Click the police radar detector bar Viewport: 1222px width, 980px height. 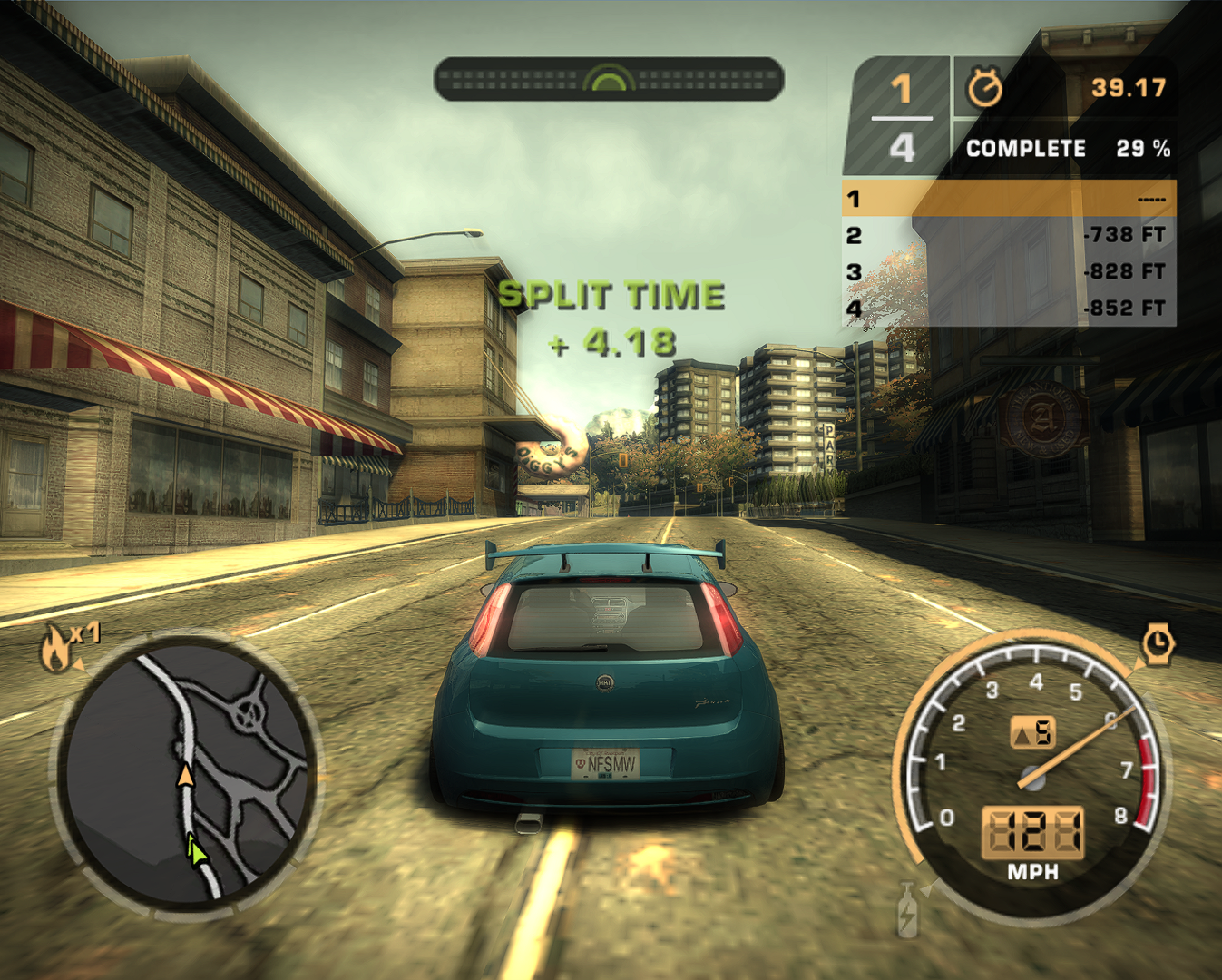pyautogui.click(x=609, y=80)
